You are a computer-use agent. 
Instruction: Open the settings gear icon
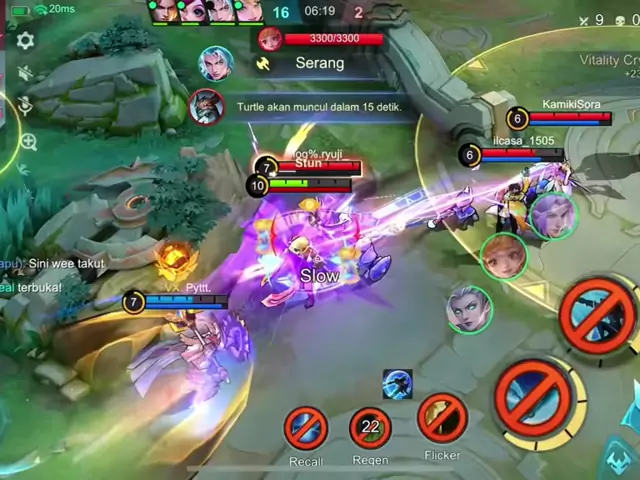click(x=25, y=40)
